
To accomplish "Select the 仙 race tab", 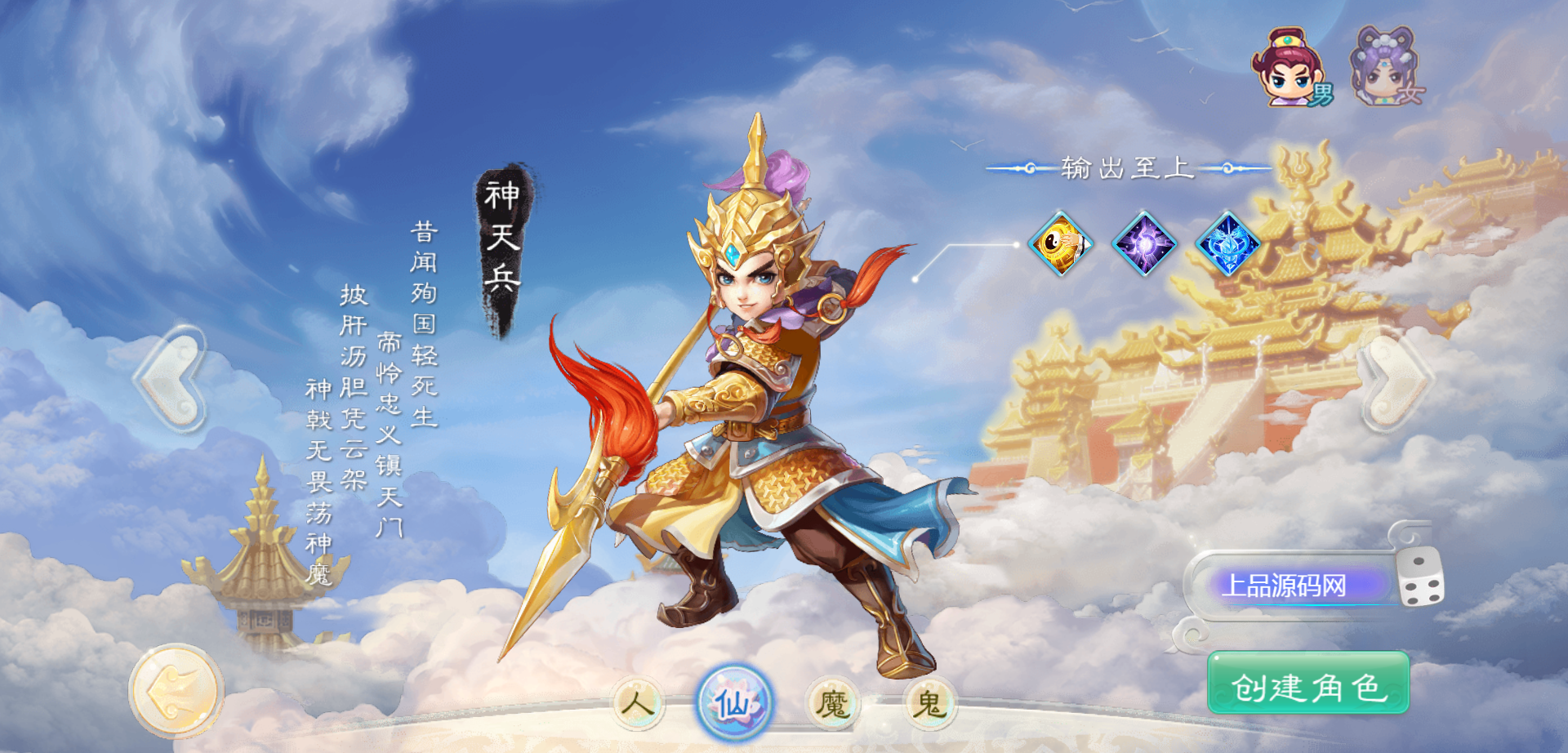I will click(x=733, y=702).
